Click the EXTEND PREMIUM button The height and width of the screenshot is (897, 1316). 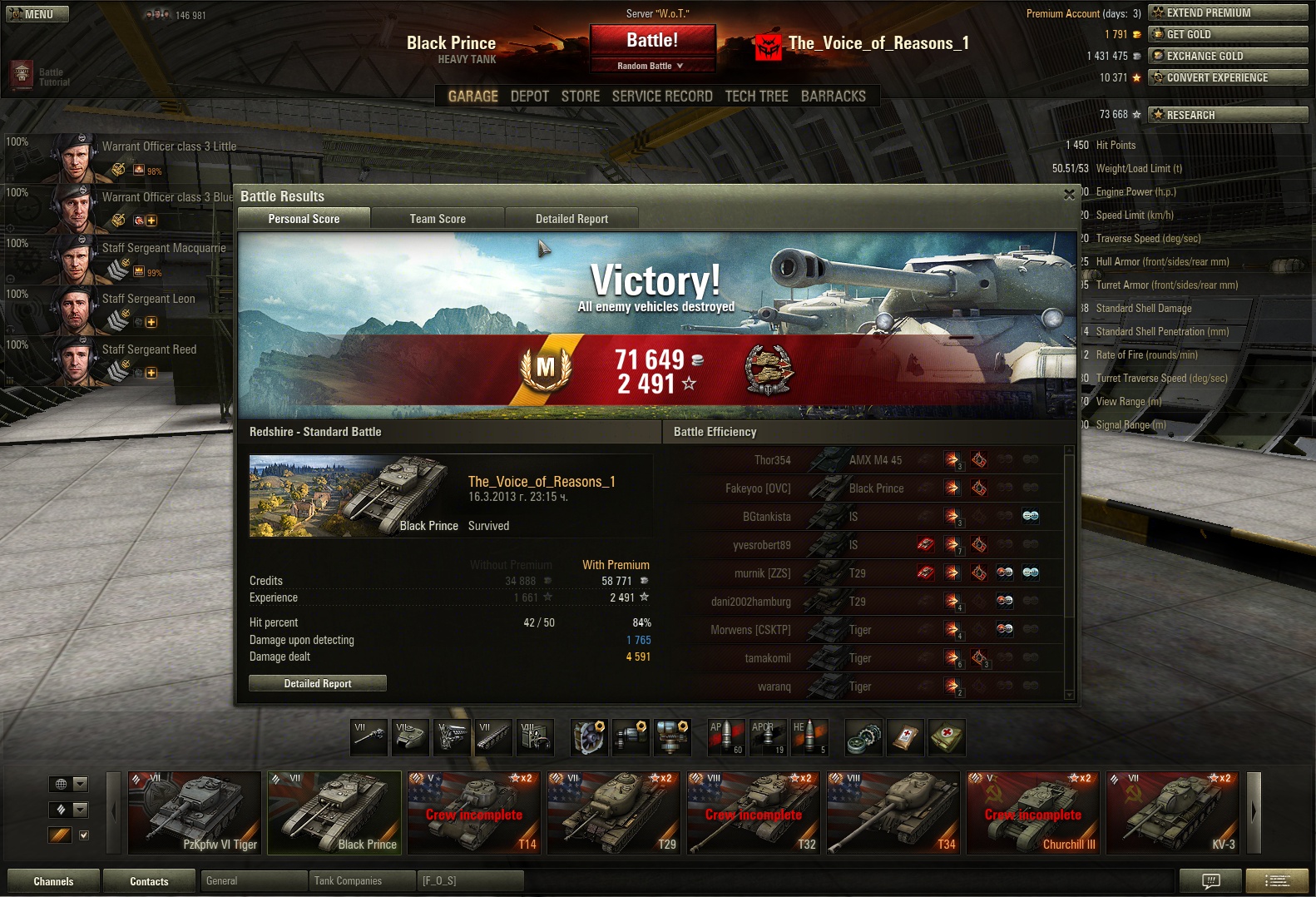click(1227, 12)
